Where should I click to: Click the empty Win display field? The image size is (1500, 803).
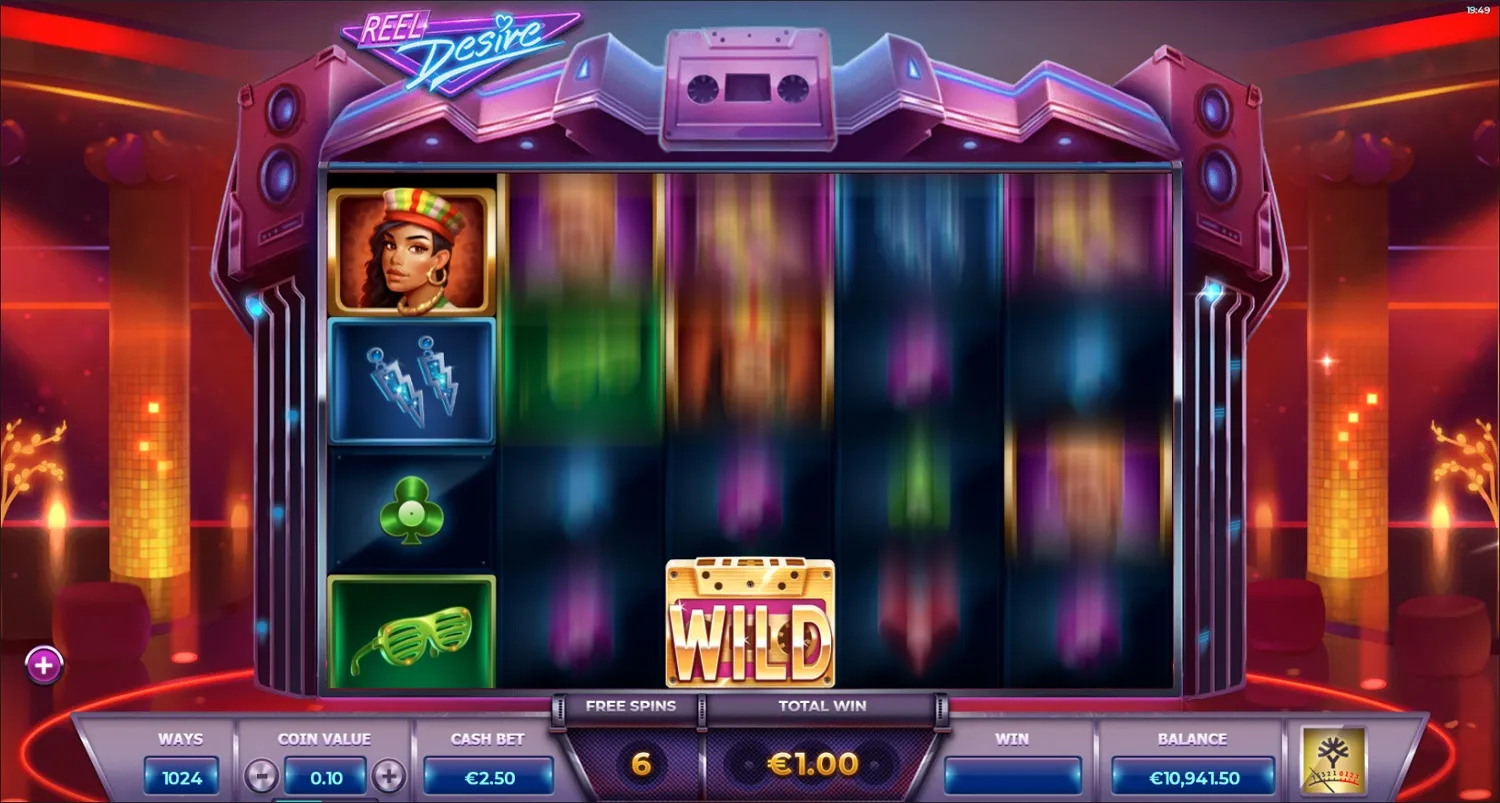pyautogui.click(x=1013, y=775)
